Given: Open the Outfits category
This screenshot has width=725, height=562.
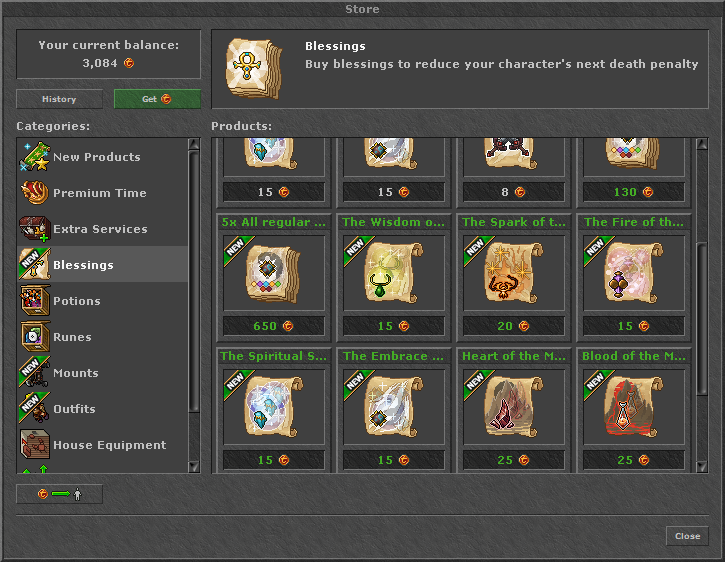Looking at the screenshot, I should click(74, 409).
